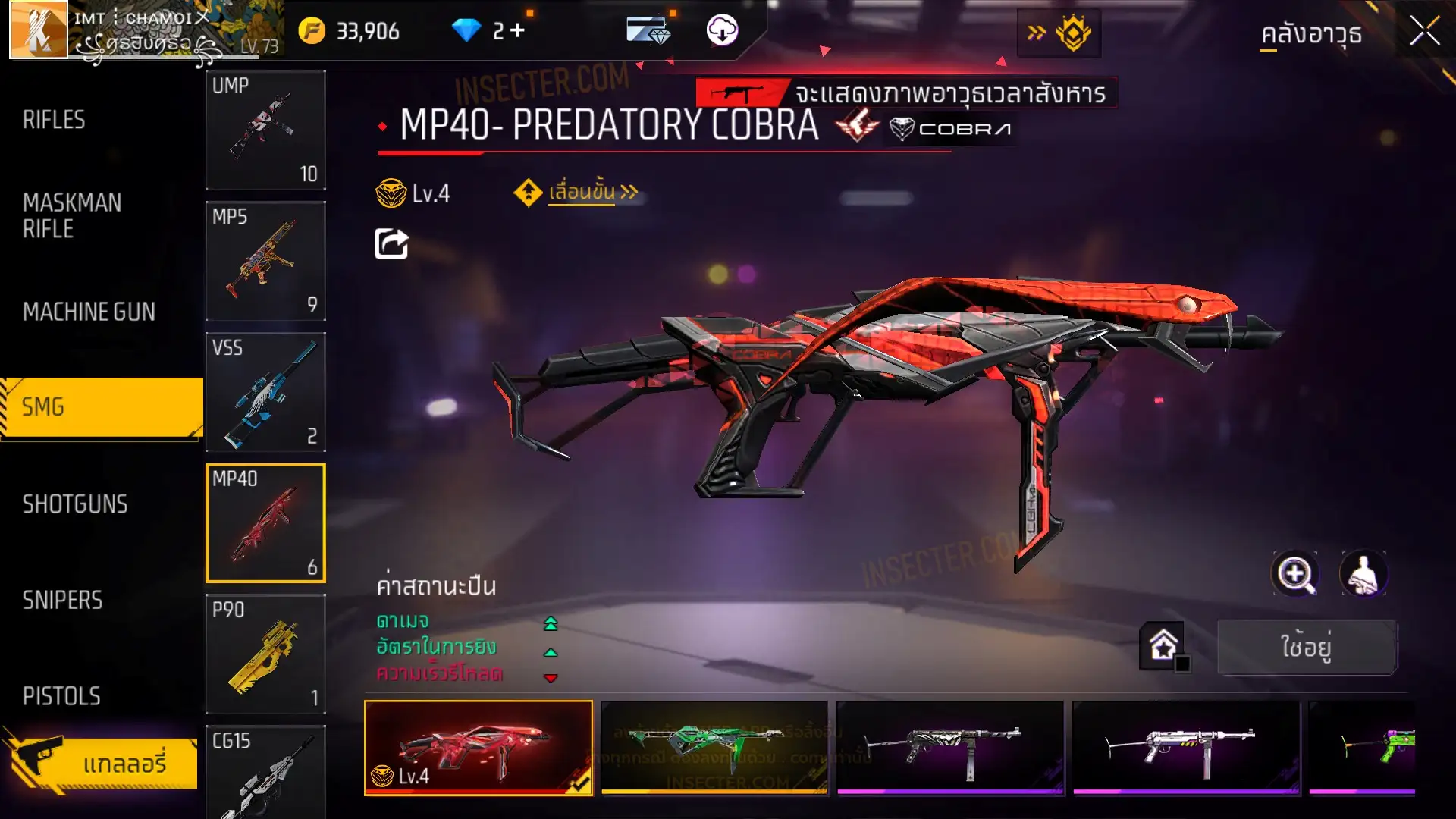
Task: Upgrade the skin level with the yellow link
Action: coord(581,193)
